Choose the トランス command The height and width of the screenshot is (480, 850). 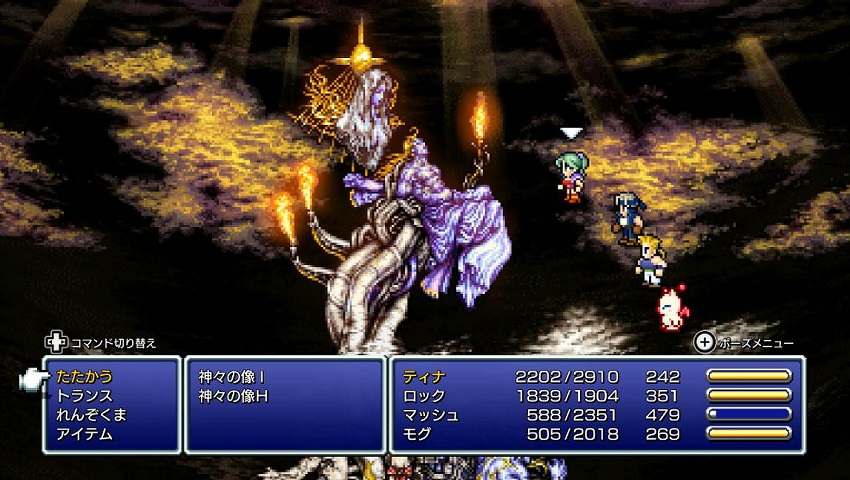click(x=84, y=396)
